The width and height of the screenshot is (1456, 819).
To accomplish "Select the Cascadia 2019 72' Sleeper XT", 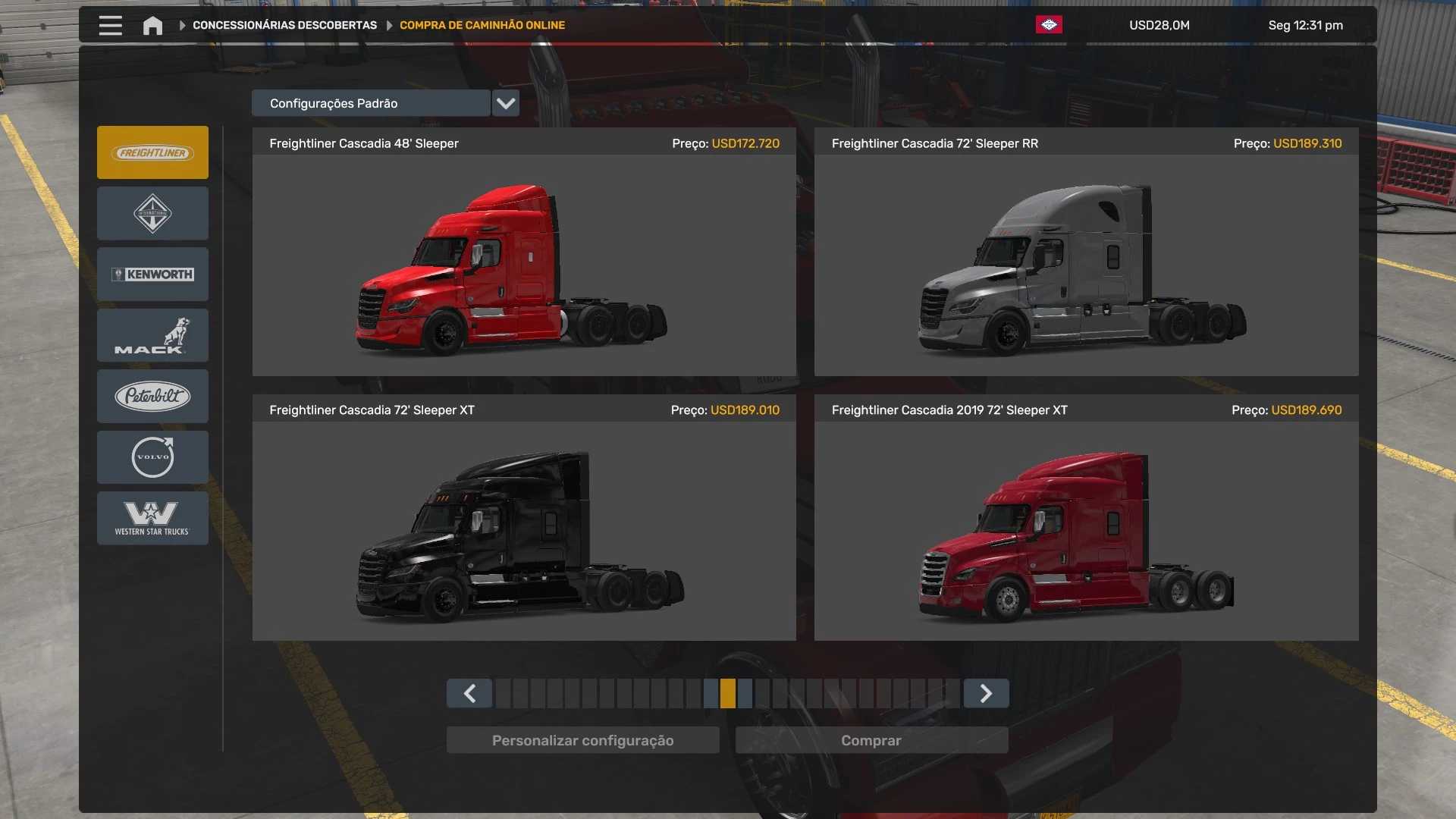I will click(x=1086, y=531).
